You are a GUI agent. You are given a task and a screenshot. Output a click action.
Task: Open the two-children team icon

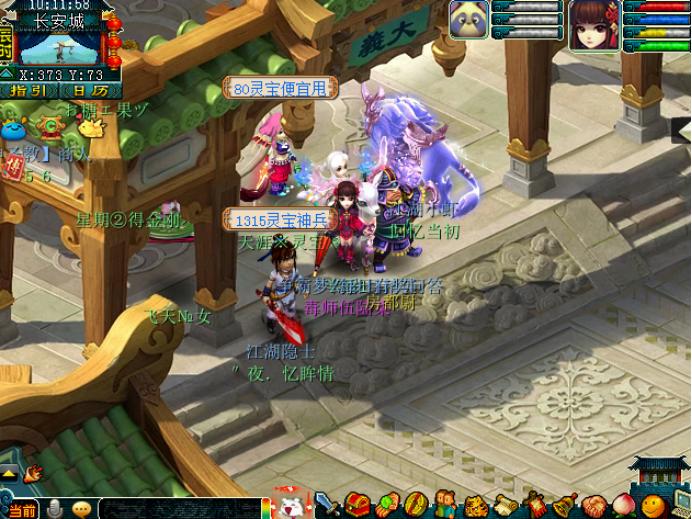click(444, 504)
